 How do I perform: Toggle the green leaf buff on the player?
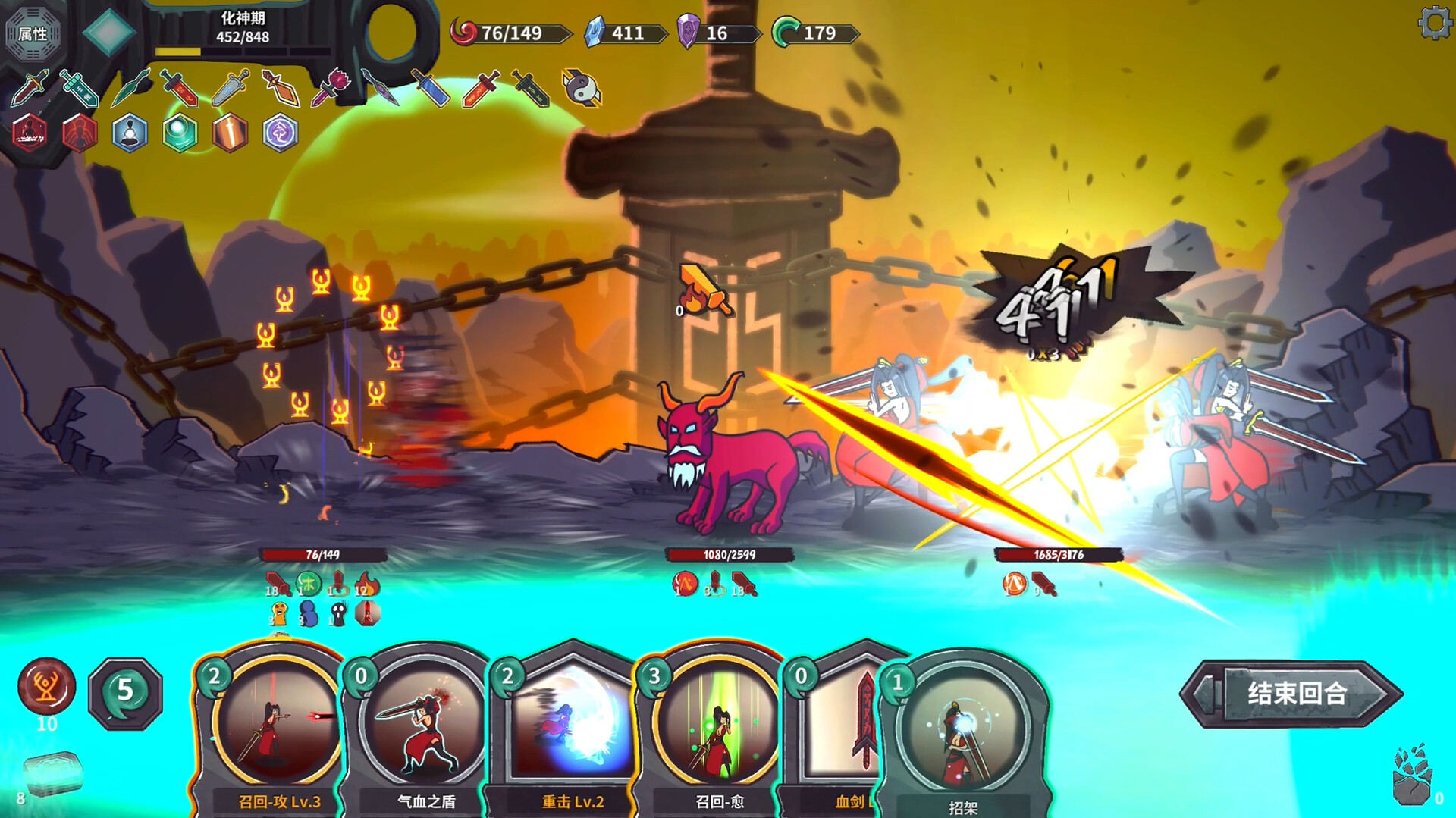click(310, 582)
